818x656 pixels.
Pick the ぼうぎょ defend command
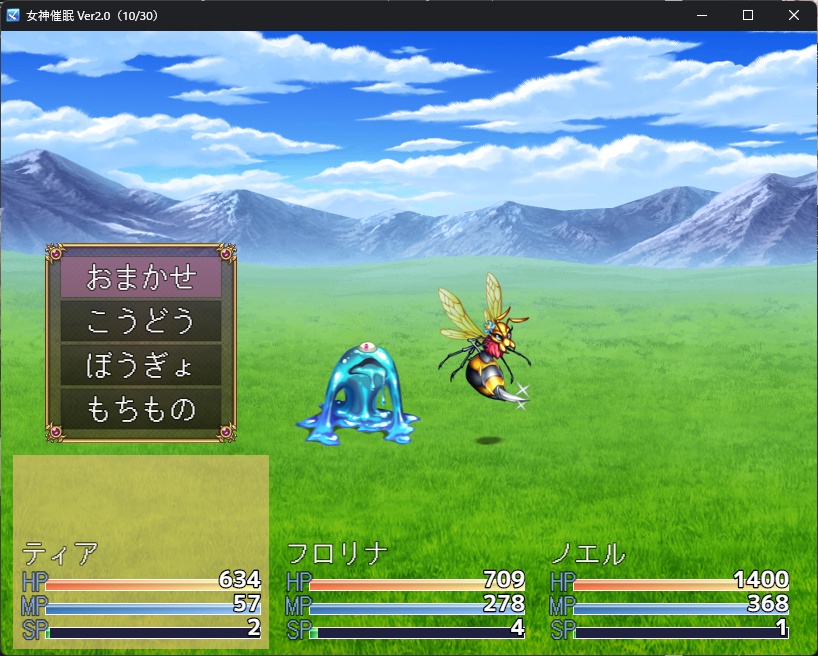click(141, 365)
